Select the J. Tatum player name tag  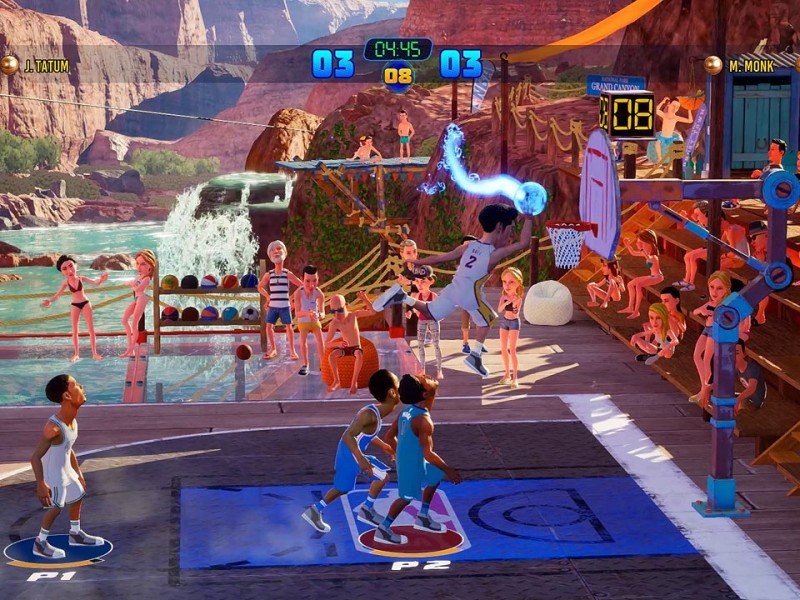coord(46,66)
